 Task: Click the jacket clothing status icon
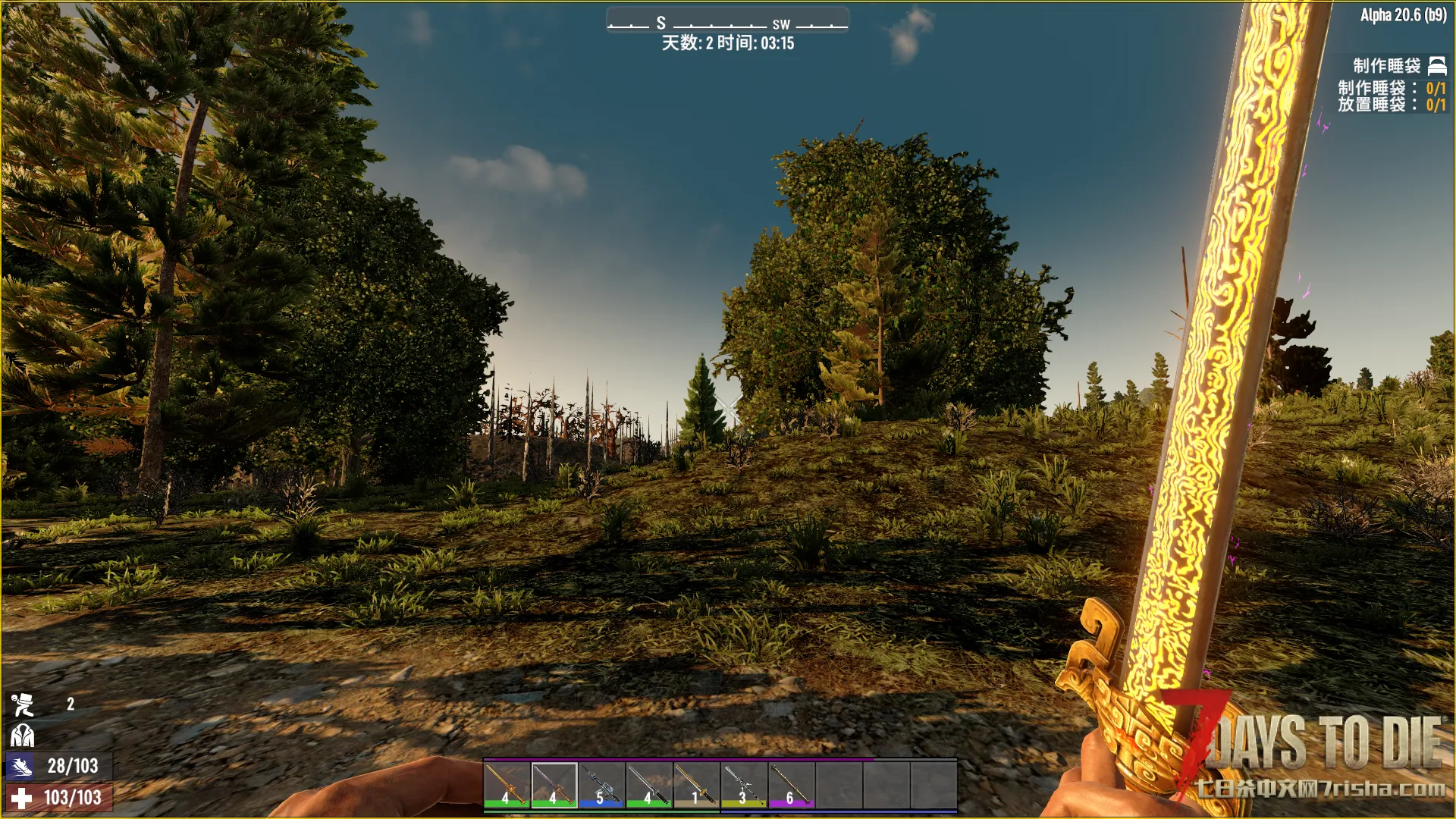pyautogui.click(x=22, y=735)
